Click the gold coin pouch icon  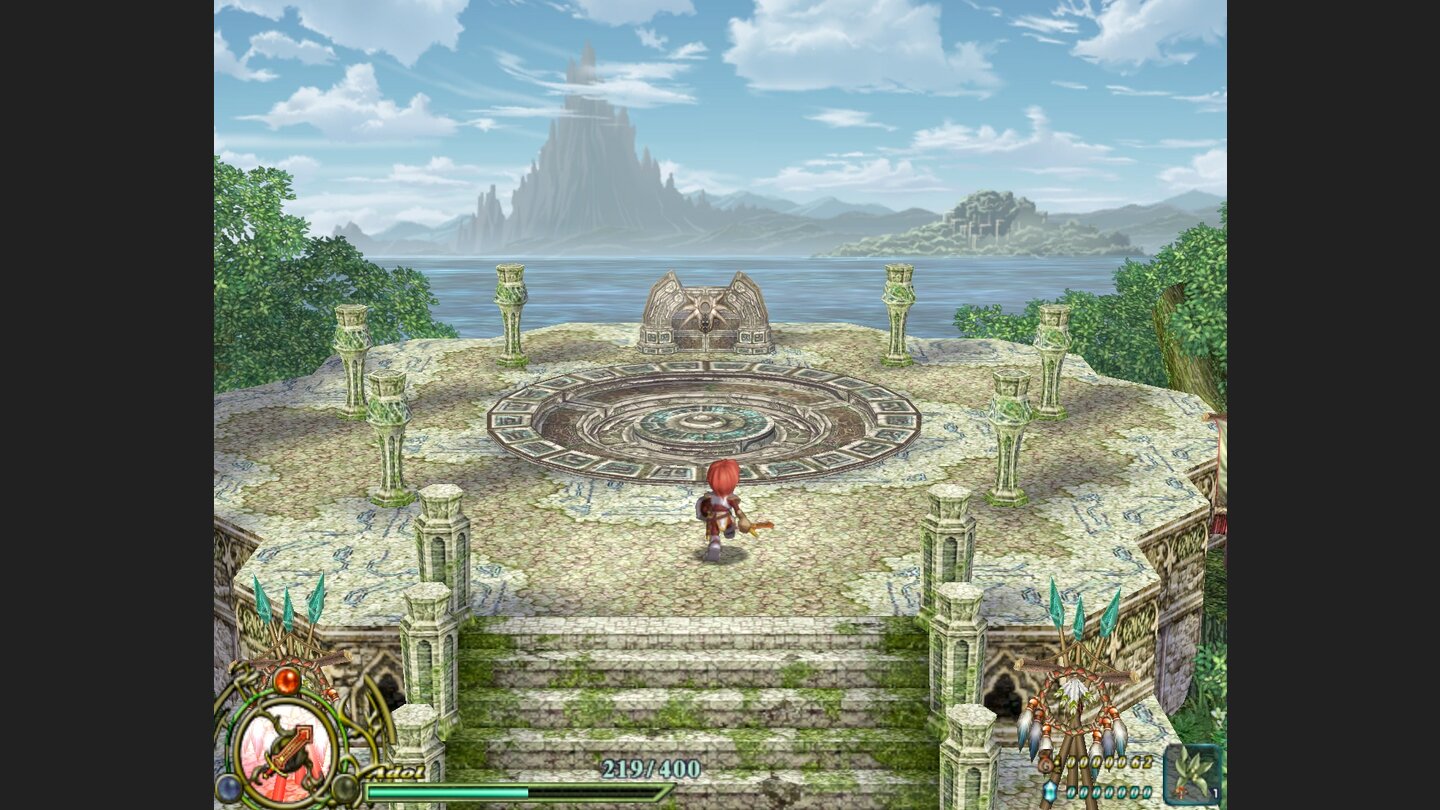(1047, 764)
